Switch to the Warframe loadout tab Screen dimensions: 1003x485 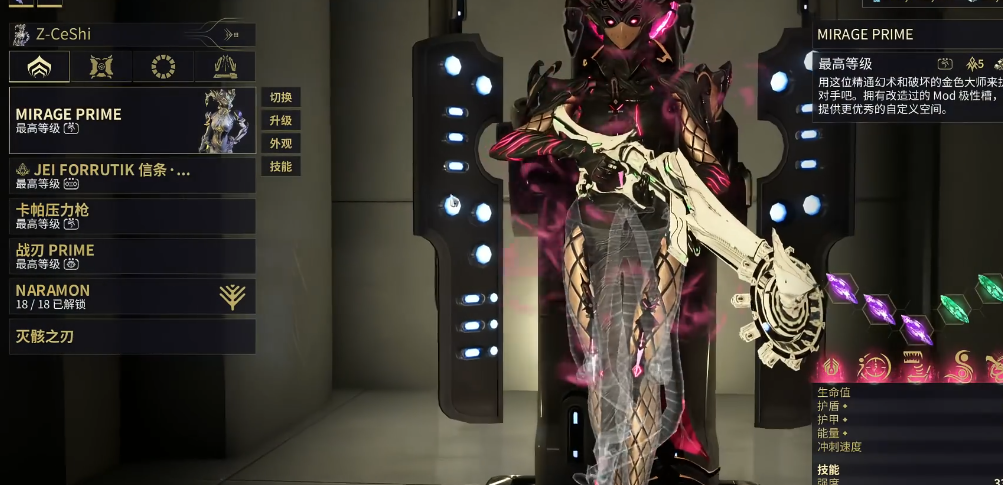[x=40, y=67]
